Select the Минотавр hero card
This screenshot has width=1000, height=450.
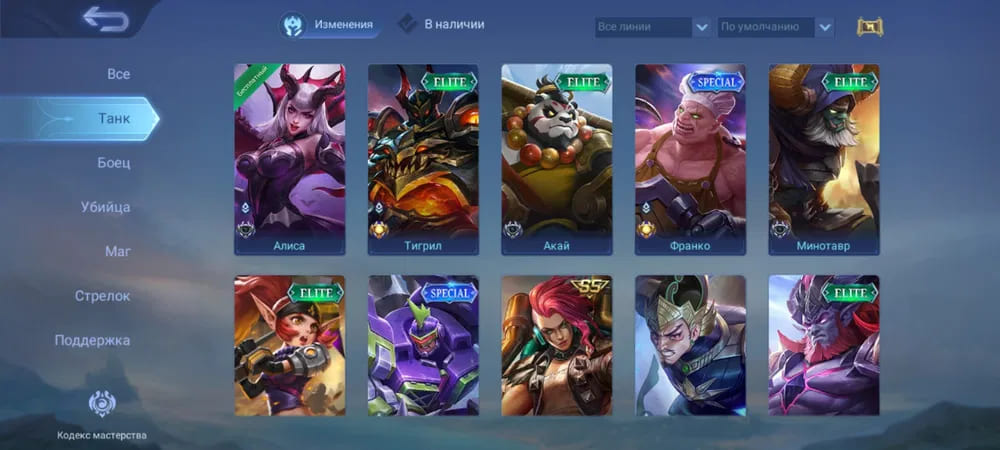[x=823, y=159]
